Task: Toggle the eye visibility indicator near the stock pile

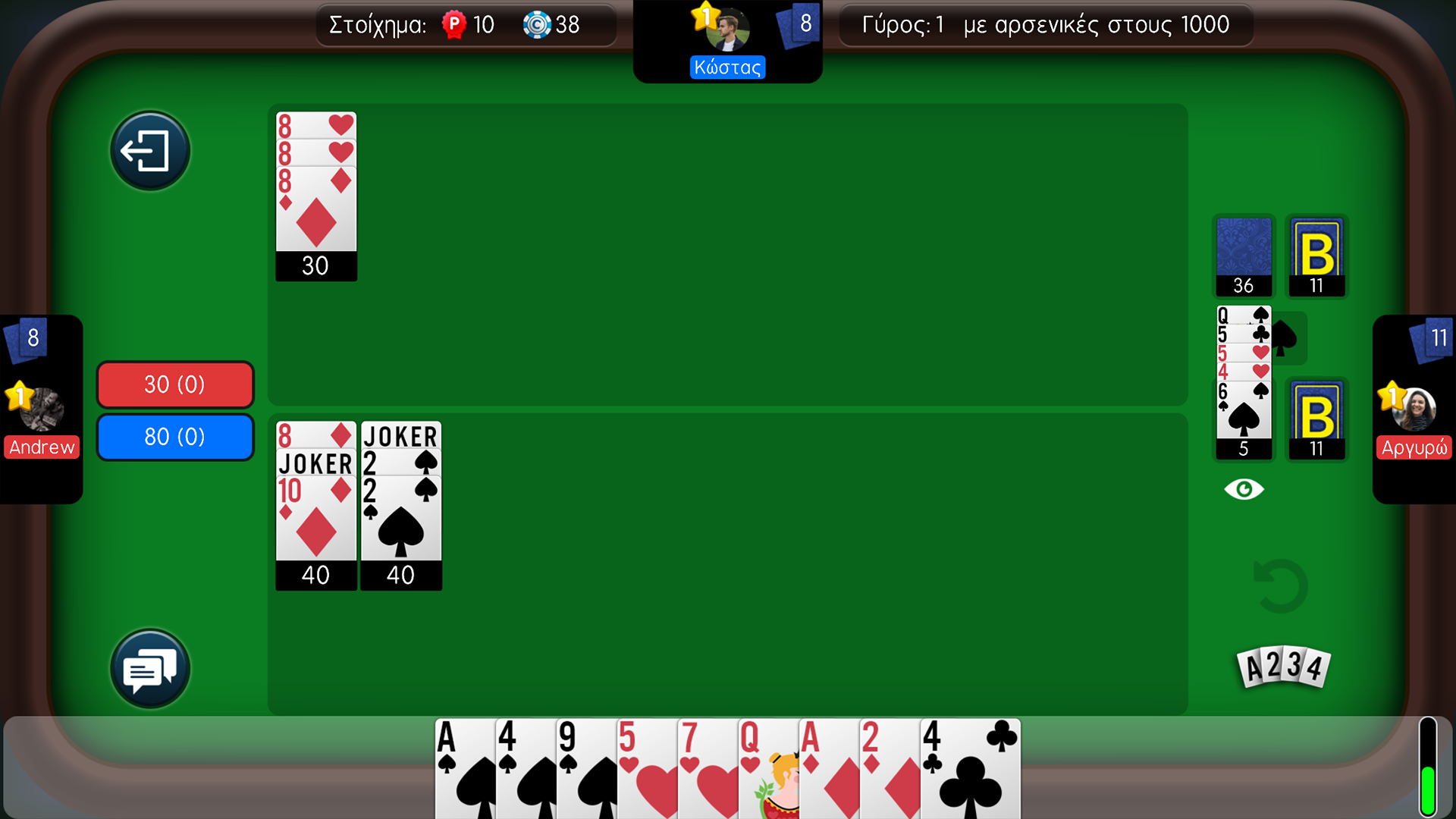Action: pyautogui.click(x=1244, y=489)
